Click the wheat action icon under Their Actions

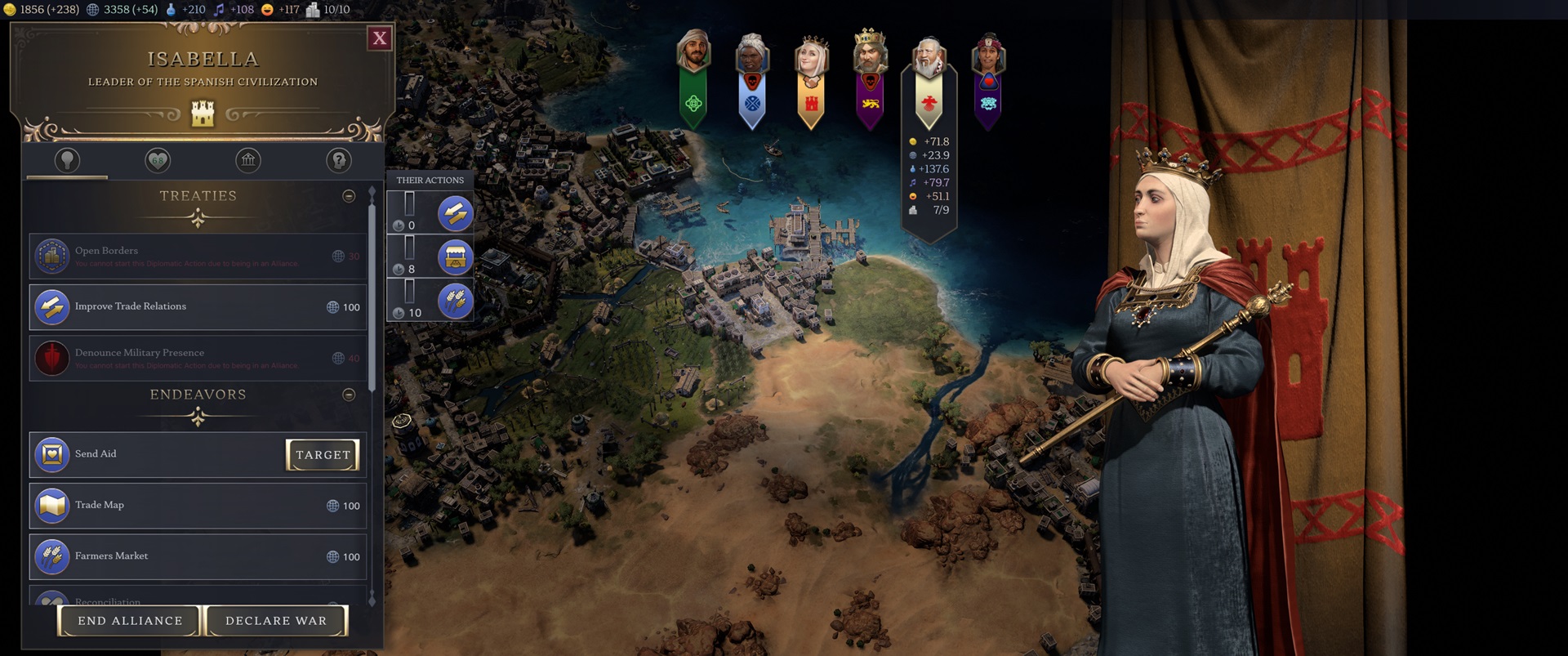point(454,301)
